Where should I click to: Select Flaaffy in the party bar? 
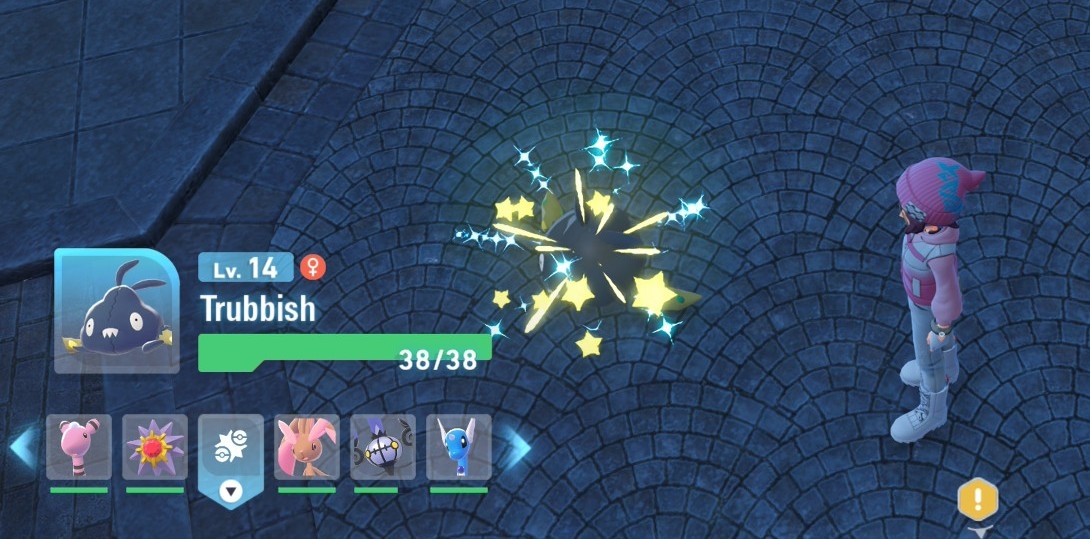point(78,447)
